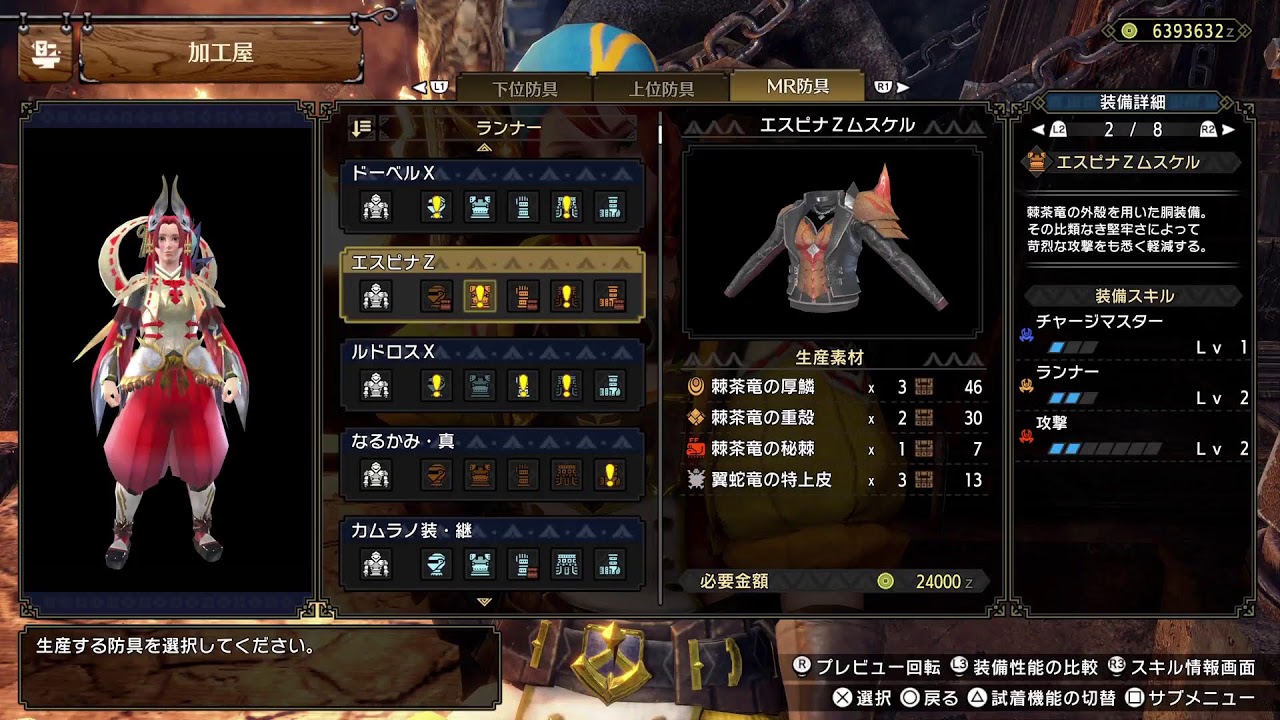Screen dimensions: 1280x720
Task: Switch to the 上位防具 tab
Action: 661,88
